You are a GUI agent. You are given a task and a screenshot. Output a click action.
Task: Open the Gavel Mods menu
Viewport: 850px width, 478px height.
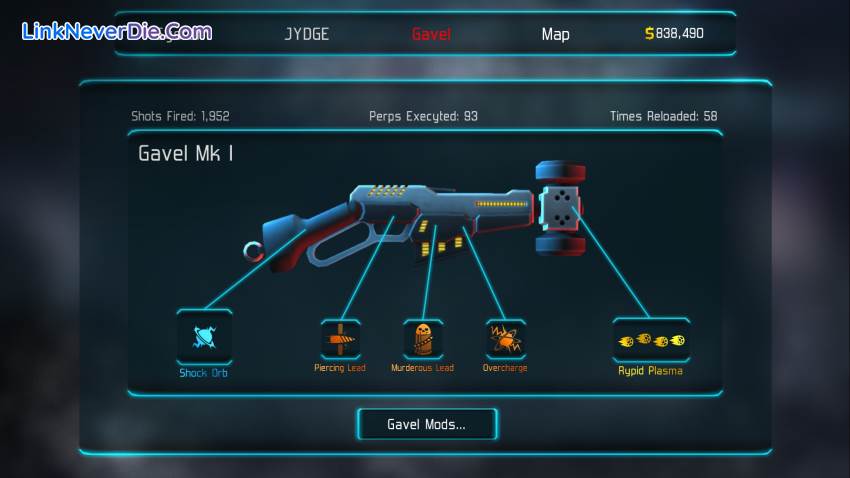tap(426, 424)
